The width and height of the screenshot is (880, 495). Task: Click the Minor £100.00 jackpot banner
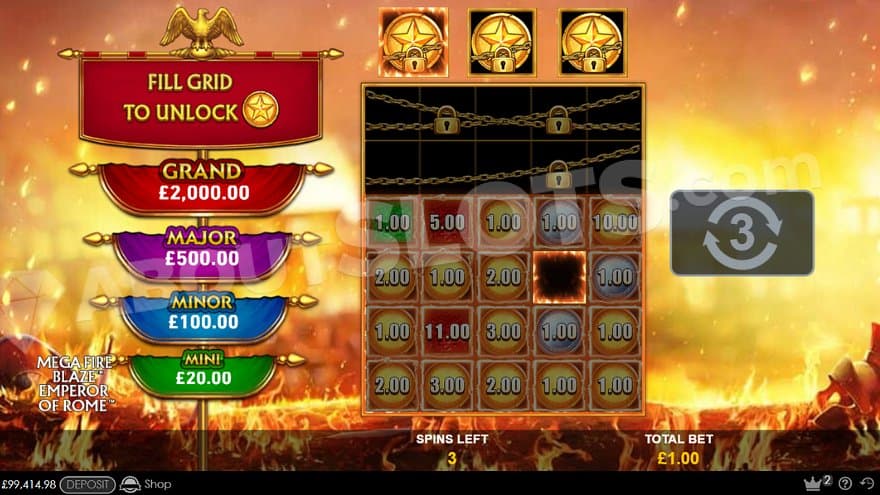[202, 313]
